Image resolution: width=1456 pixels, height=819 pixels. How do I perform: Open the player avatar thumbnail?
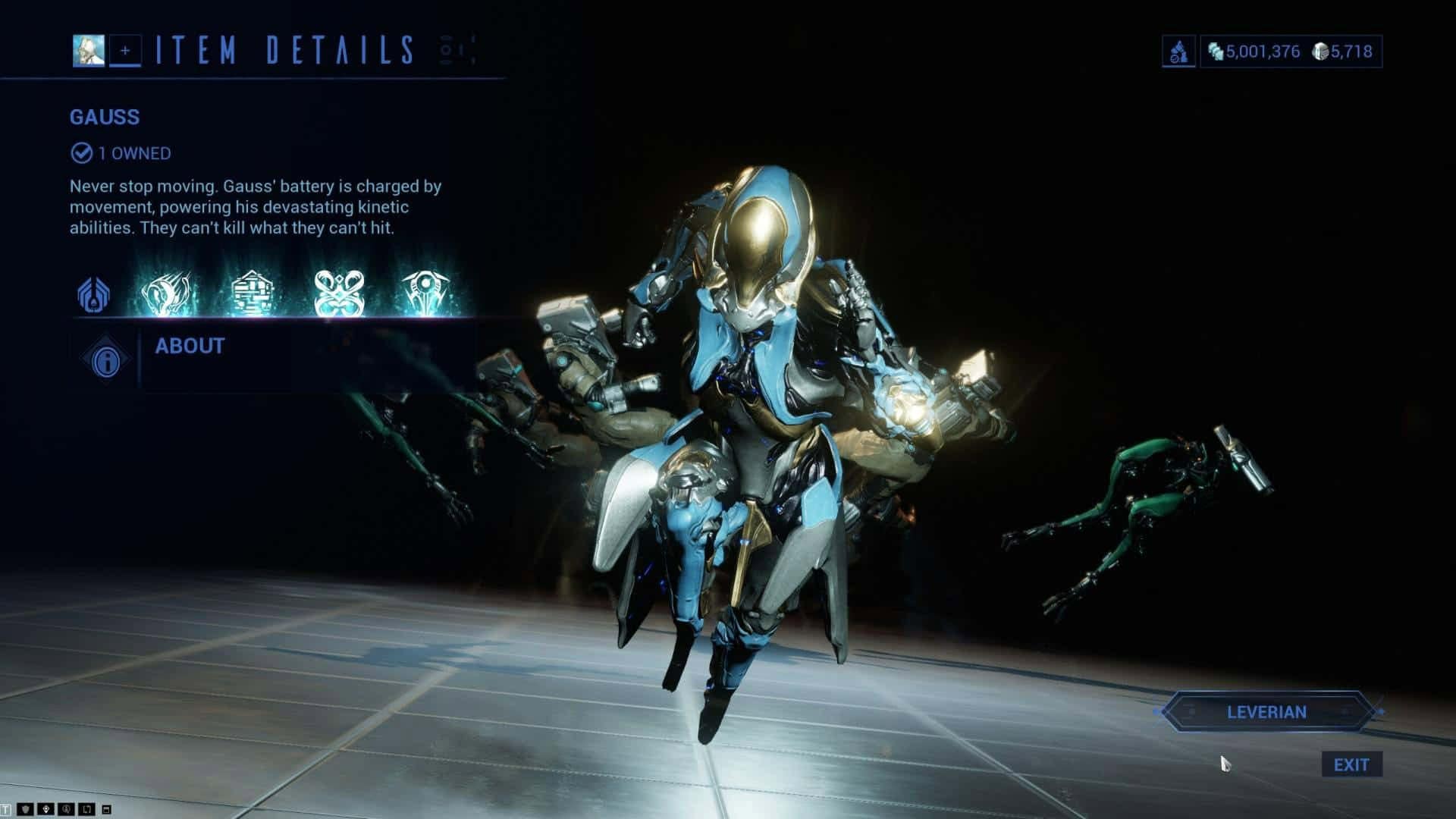tap(89, 51)
